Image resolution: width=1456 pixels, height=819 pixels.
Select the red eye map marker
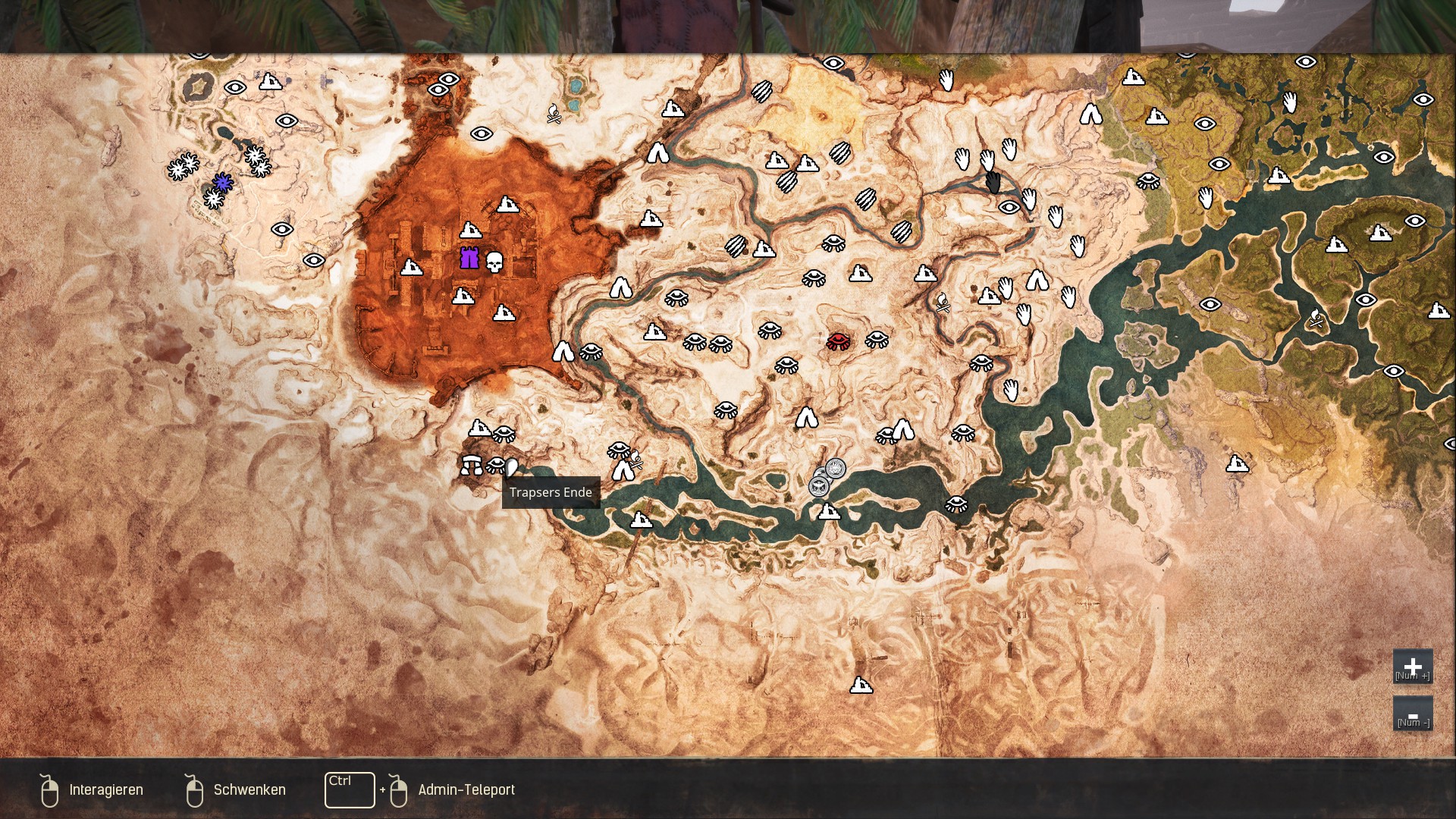click(838, 340)
